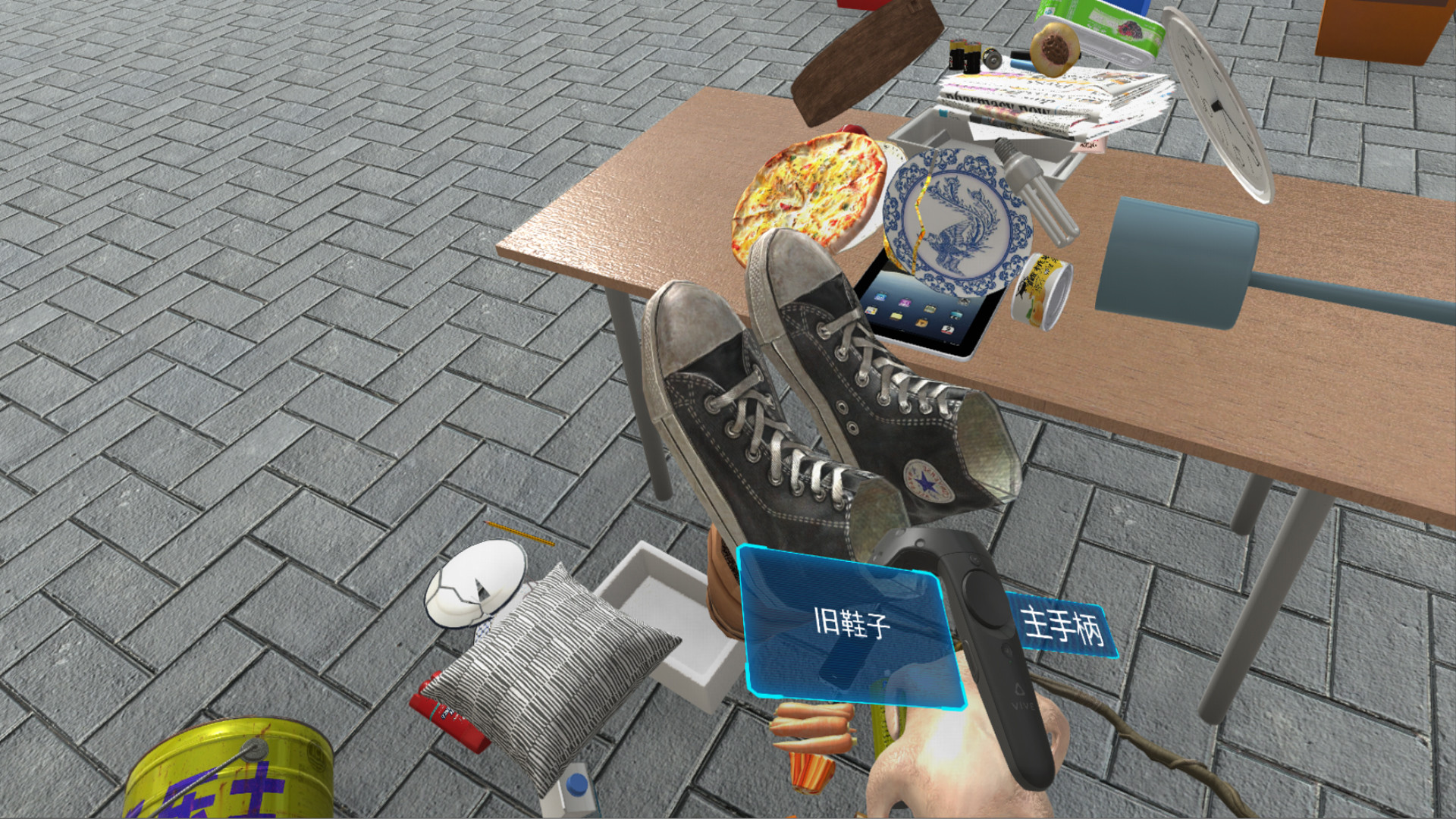Click the red book under the pillow
This screenshot has width=1456, height=819.
[447, 713]
